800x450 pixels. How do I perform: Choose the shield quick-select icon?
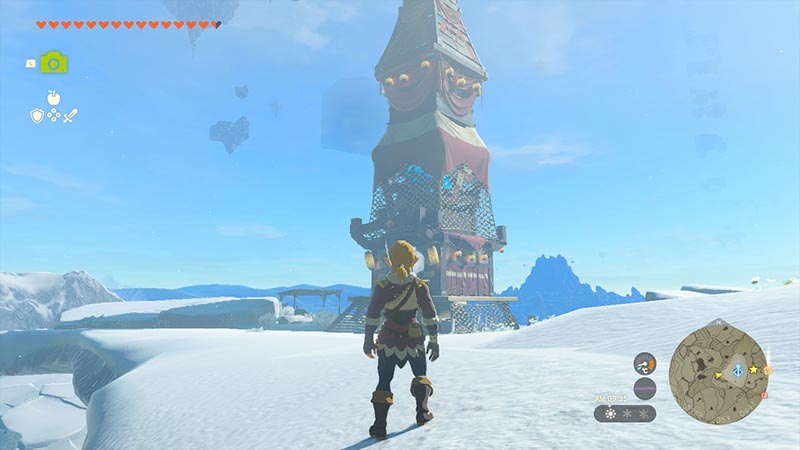[36, 116]
